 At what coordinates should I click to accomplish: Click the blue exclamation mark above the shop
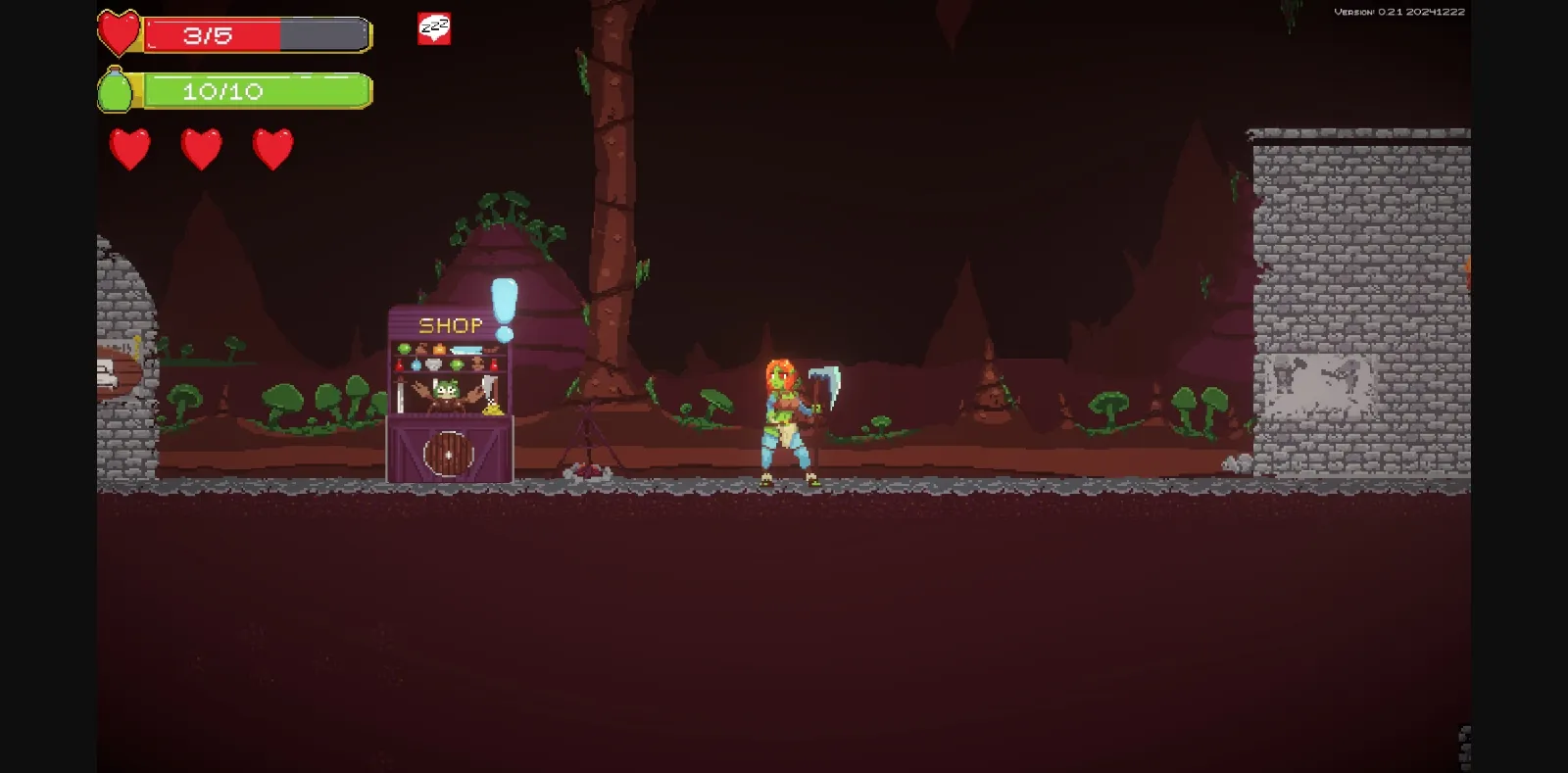pos(503,304)
